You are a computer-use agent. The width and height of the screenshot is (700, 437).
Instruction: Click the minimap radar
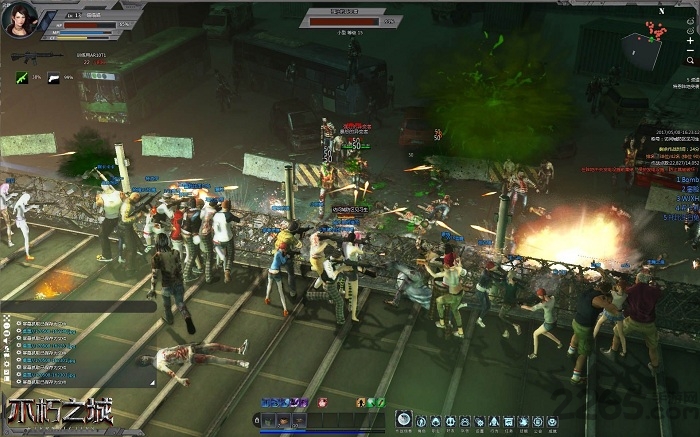pyautogui.click(x=641, y=46)
